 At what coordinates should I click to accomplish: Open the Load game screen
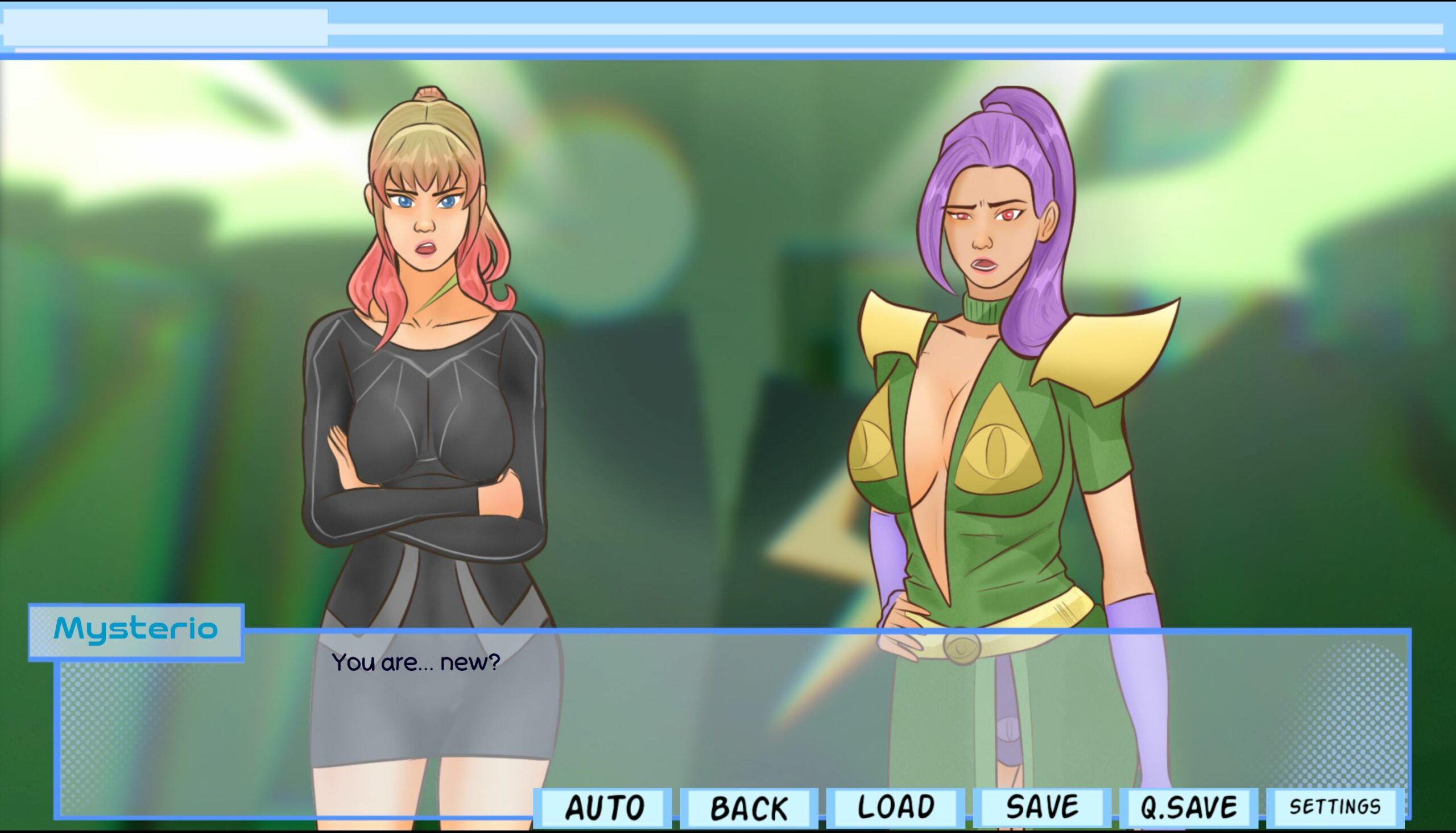click(896, 807)
